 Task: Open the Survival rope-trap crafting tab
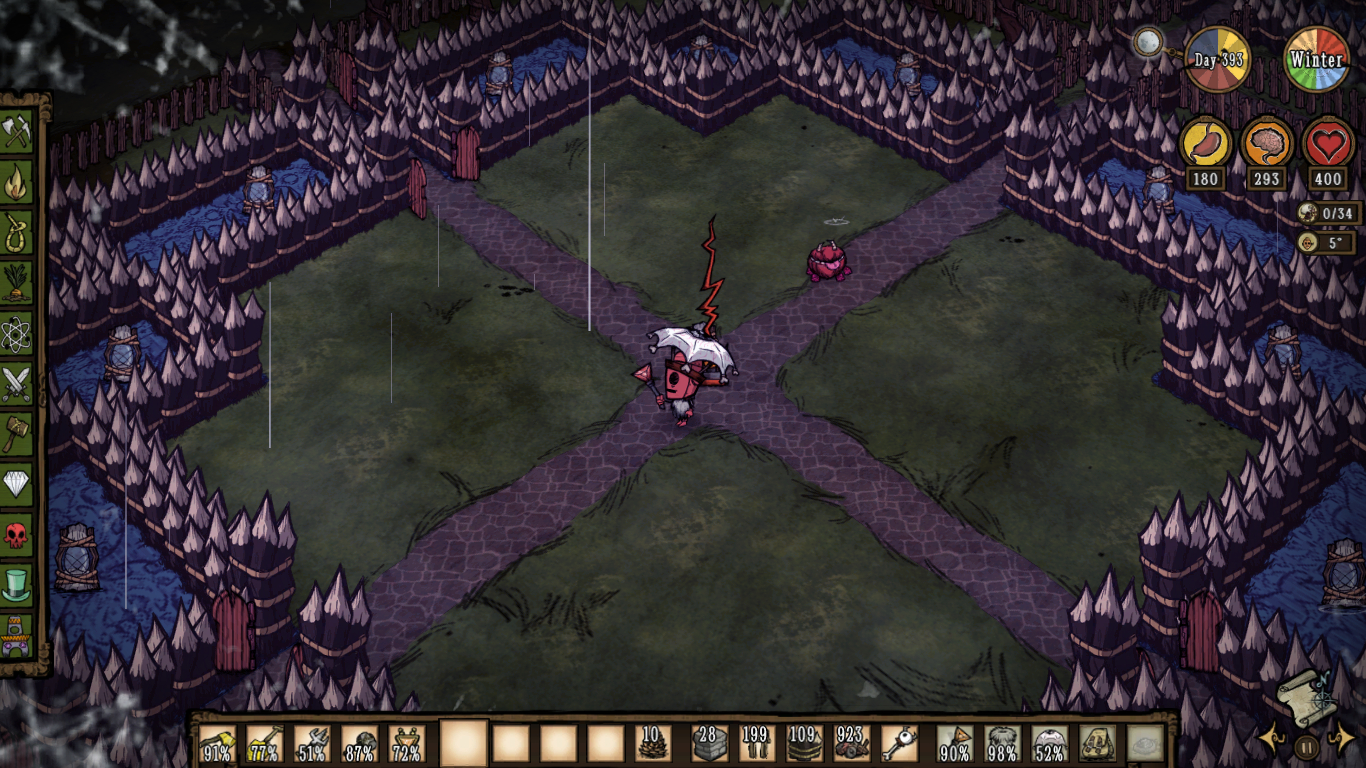click(17, 232)
